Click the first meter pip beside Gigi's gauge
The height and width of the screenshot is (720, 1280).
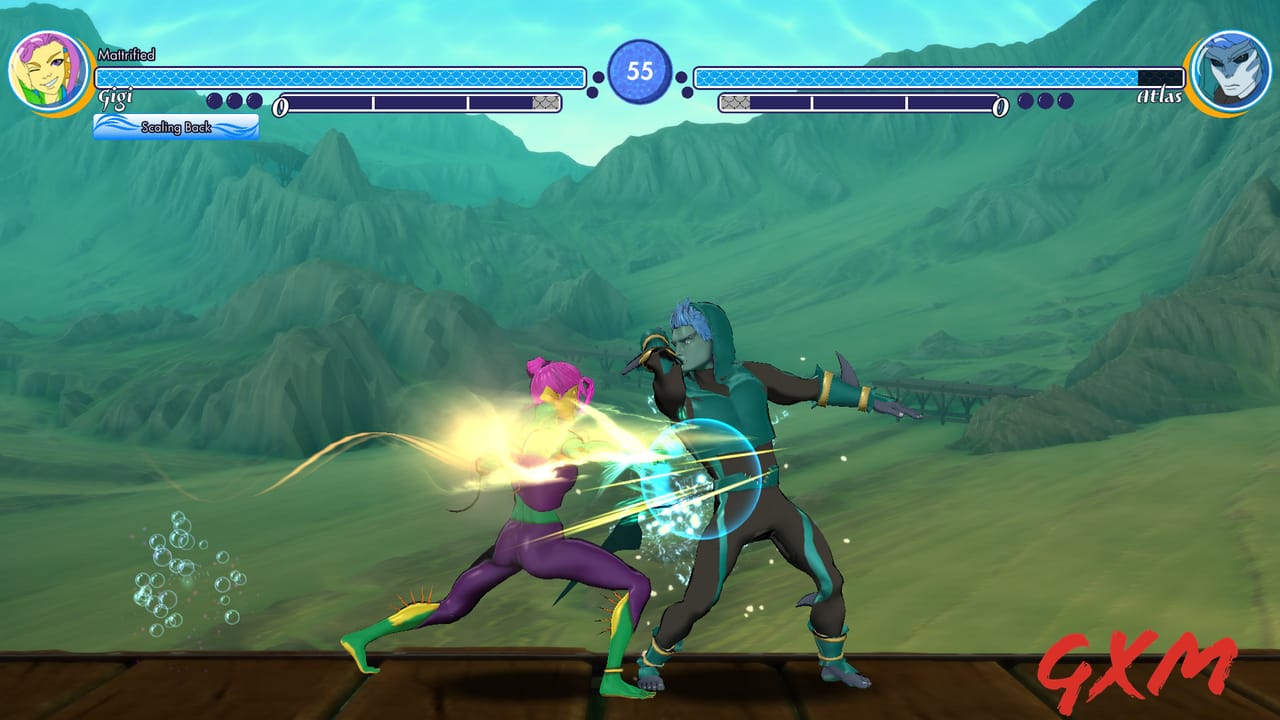pos(215,102)
